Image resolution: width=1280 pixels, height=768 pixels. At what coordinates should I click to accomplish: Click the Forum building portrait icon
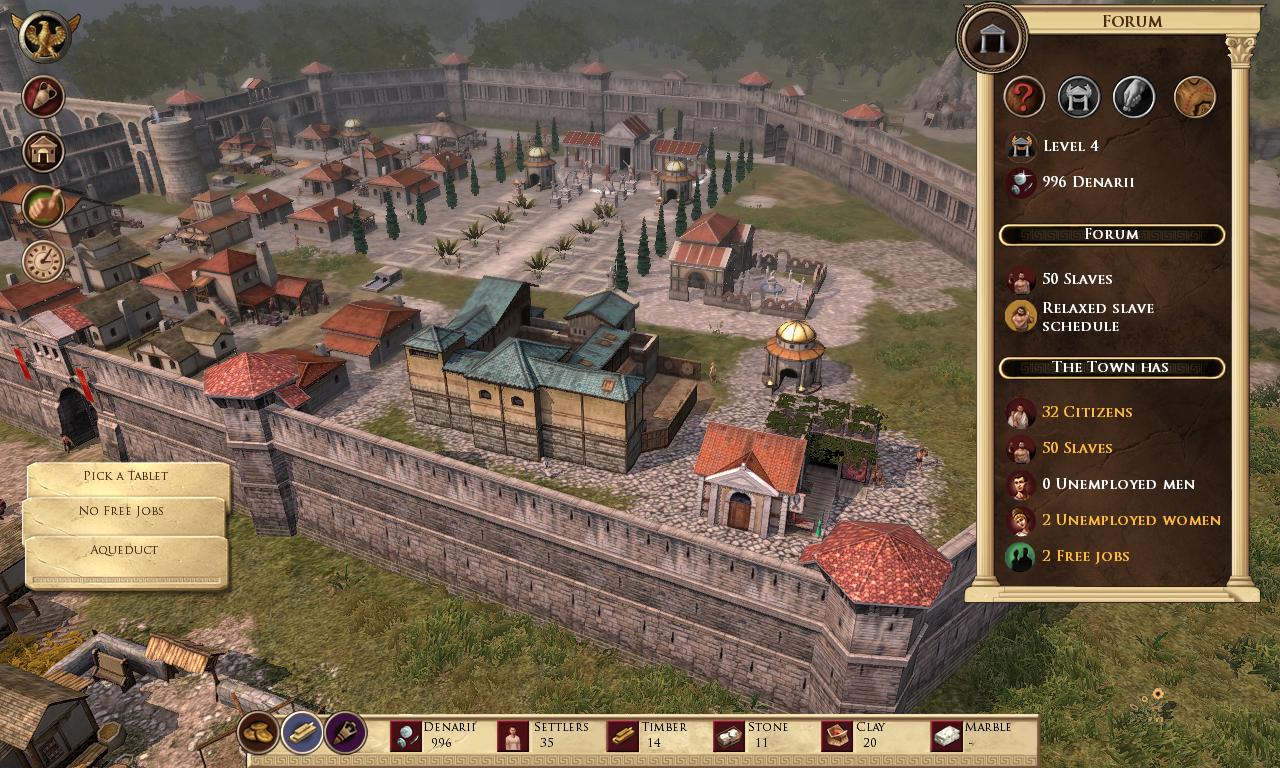point(992,38)
